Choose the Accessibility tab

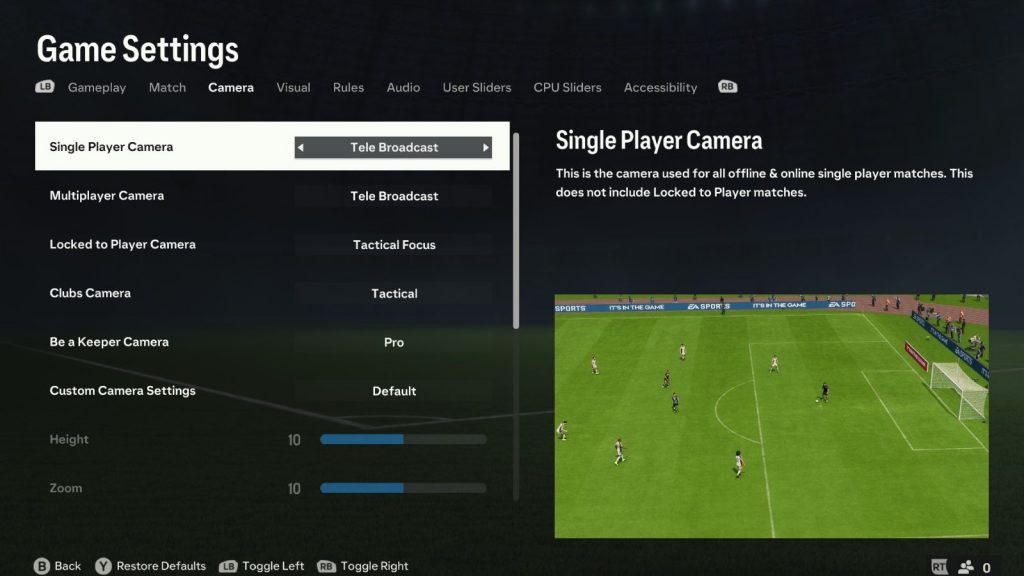point(660,88)
